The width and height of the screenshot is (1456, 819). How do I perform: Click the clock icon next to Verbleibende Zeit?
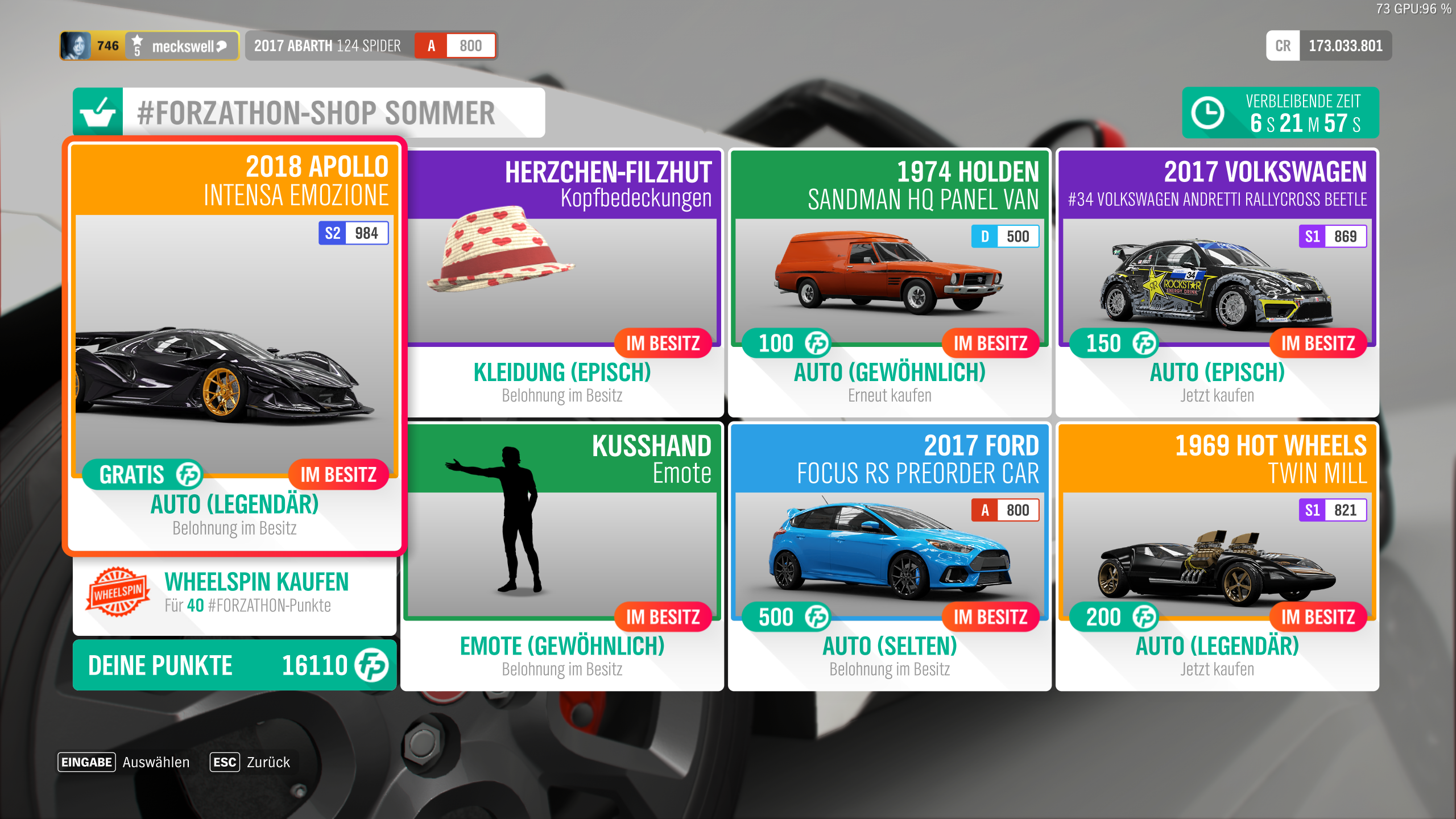point(1208,112)
